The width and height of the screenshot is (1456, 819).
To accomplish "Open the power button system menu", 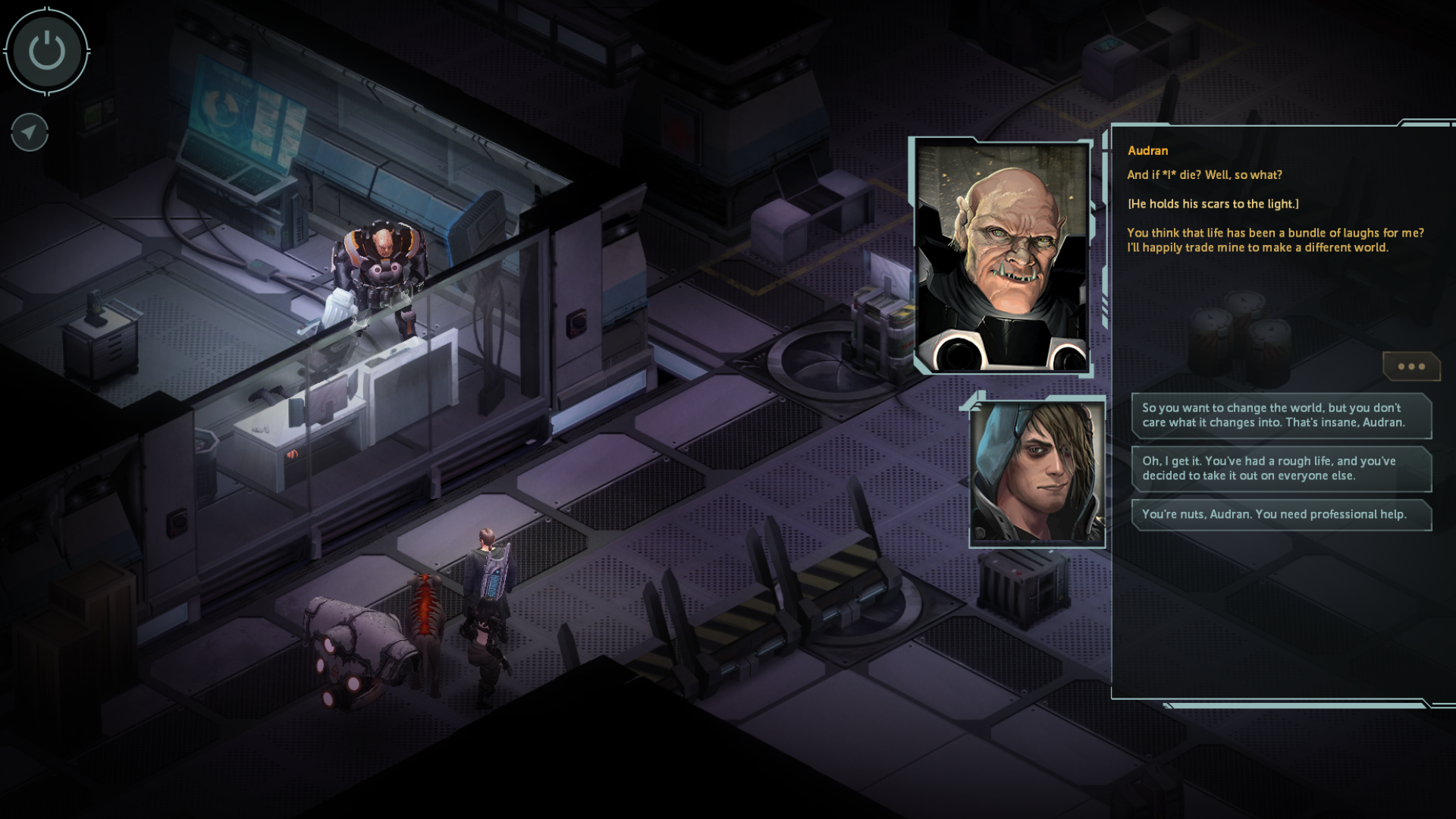I will pos(47,52).
